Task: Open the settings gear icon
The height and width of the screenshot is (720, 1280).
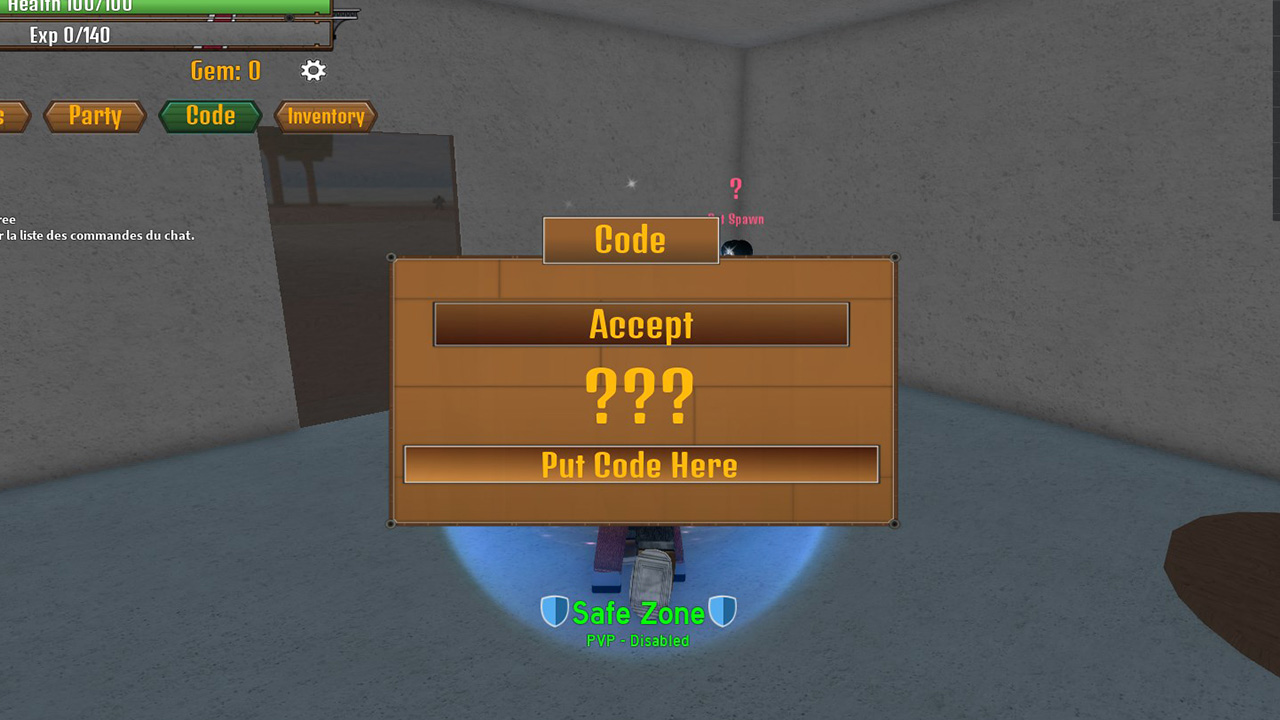Action: point(312,70)
